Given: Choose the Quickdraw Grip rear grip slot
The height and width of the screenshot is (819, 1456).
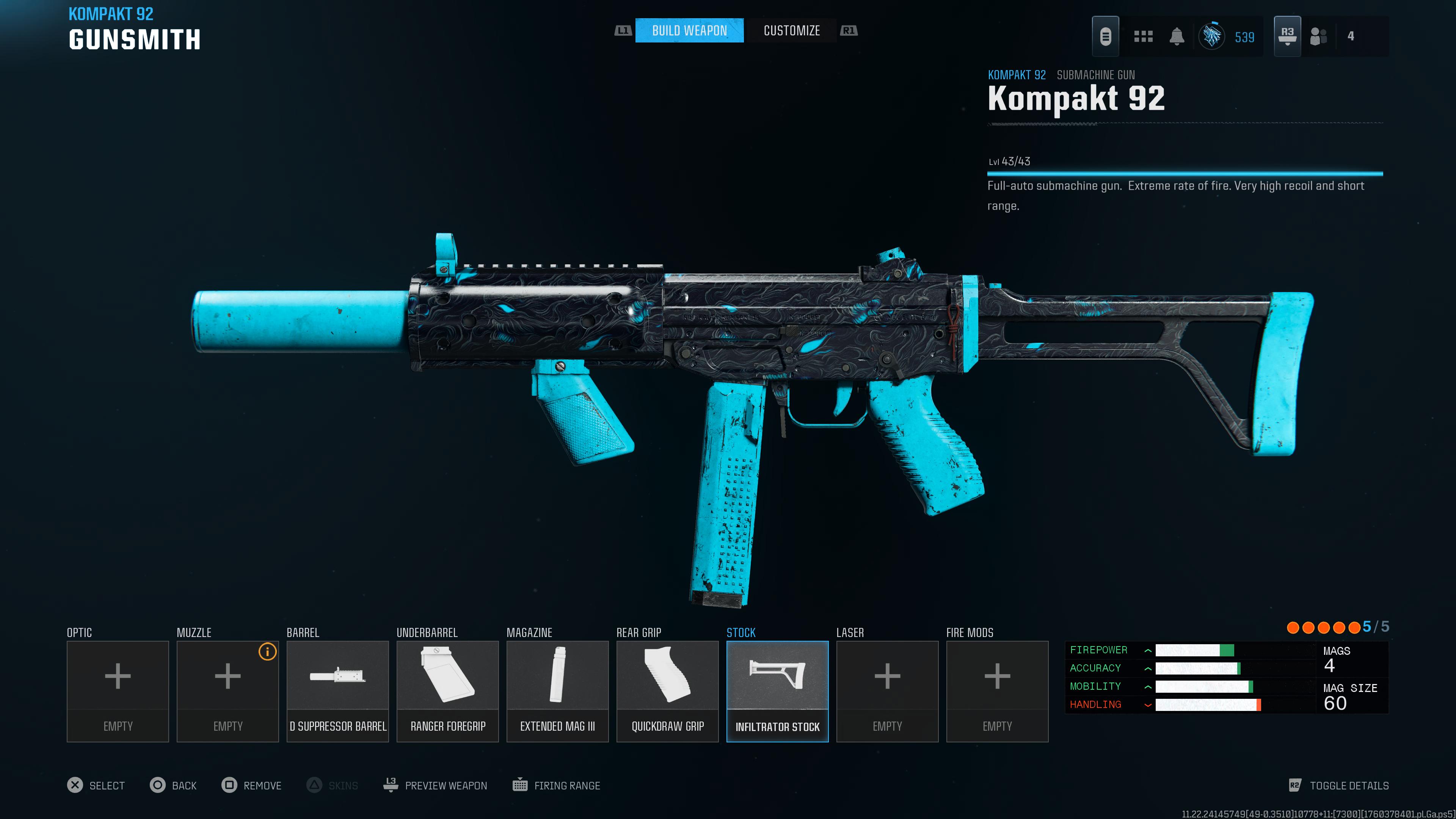Looking at the screenshot, I should [x=667, y=691].
